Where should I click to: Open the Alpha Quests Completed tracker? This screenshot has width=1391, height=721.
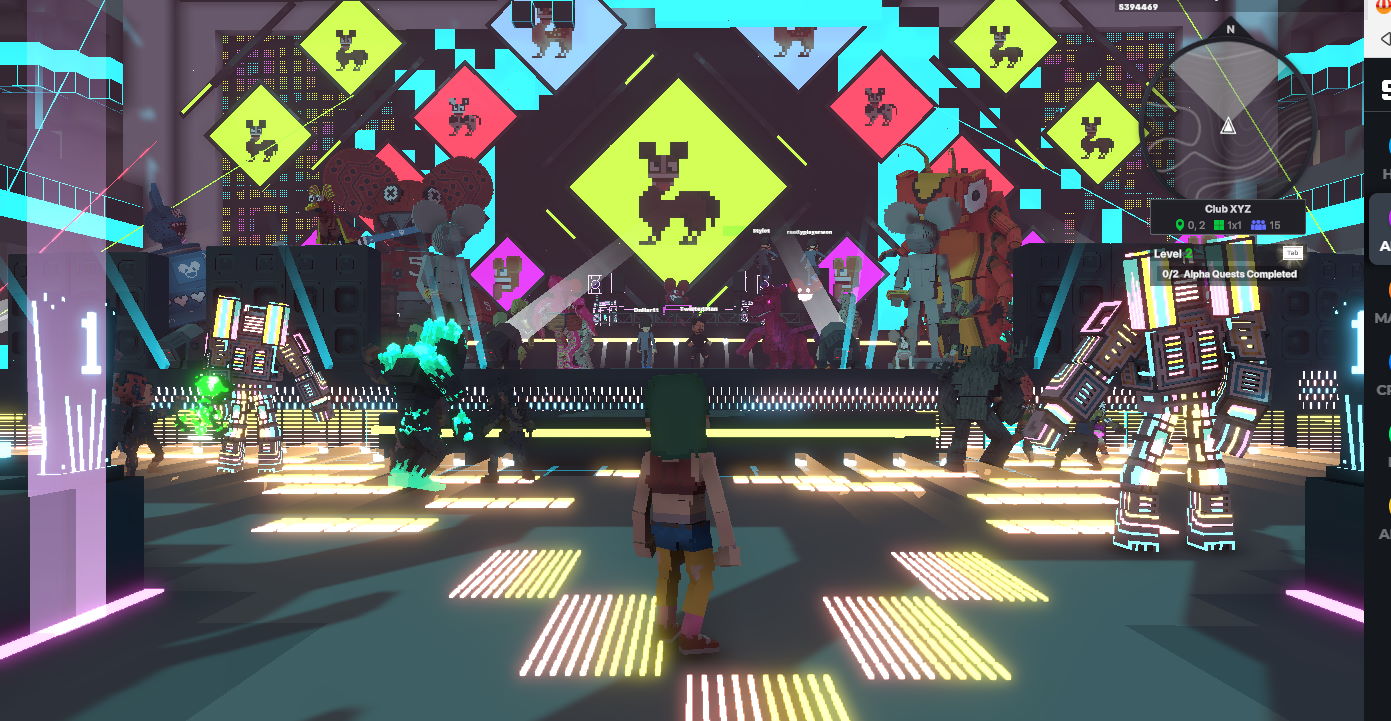(x=1229, y=274)
